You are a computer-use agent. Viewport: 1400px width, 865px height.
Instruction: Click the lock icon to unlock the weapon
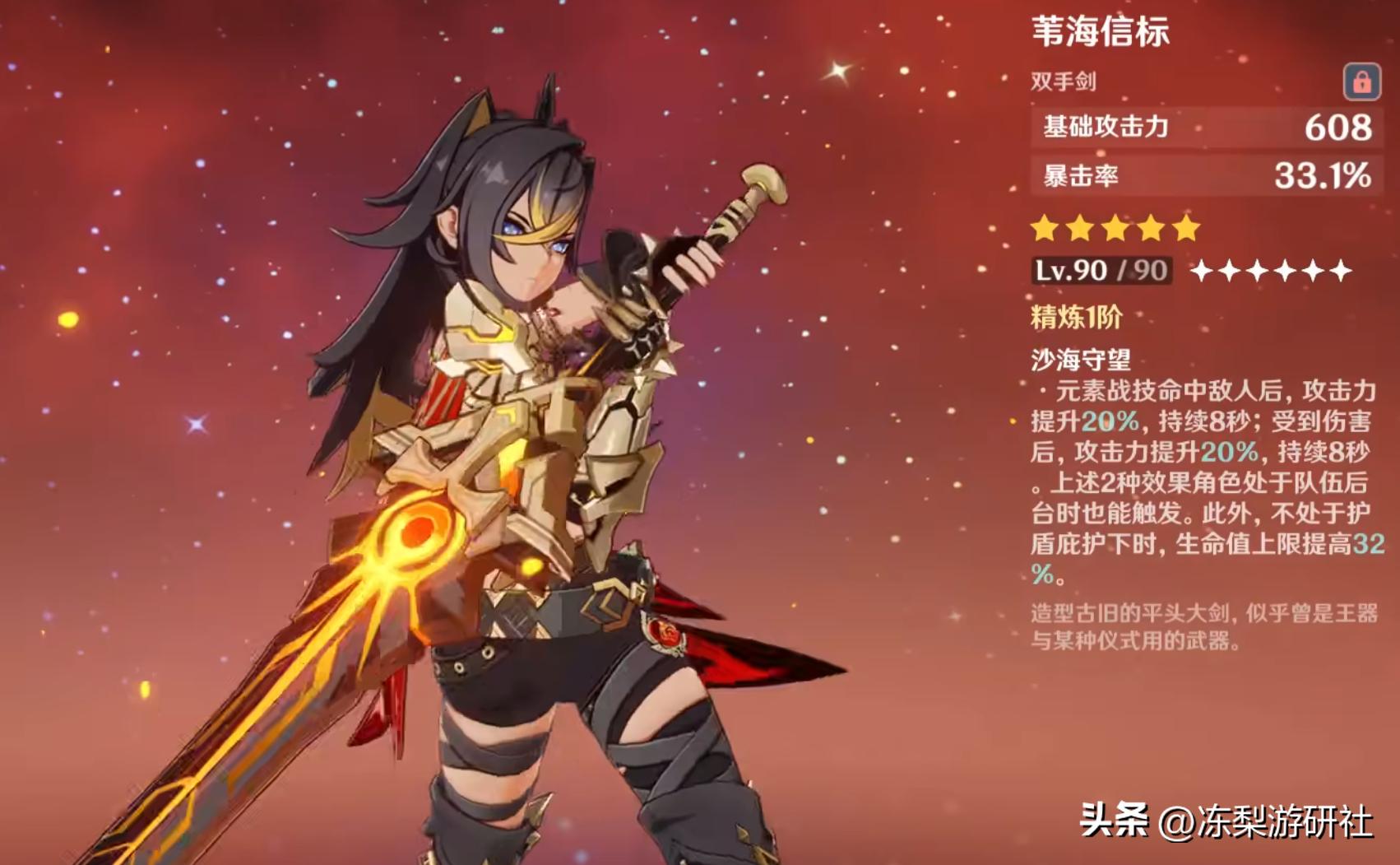click(x=1364, y=81)
